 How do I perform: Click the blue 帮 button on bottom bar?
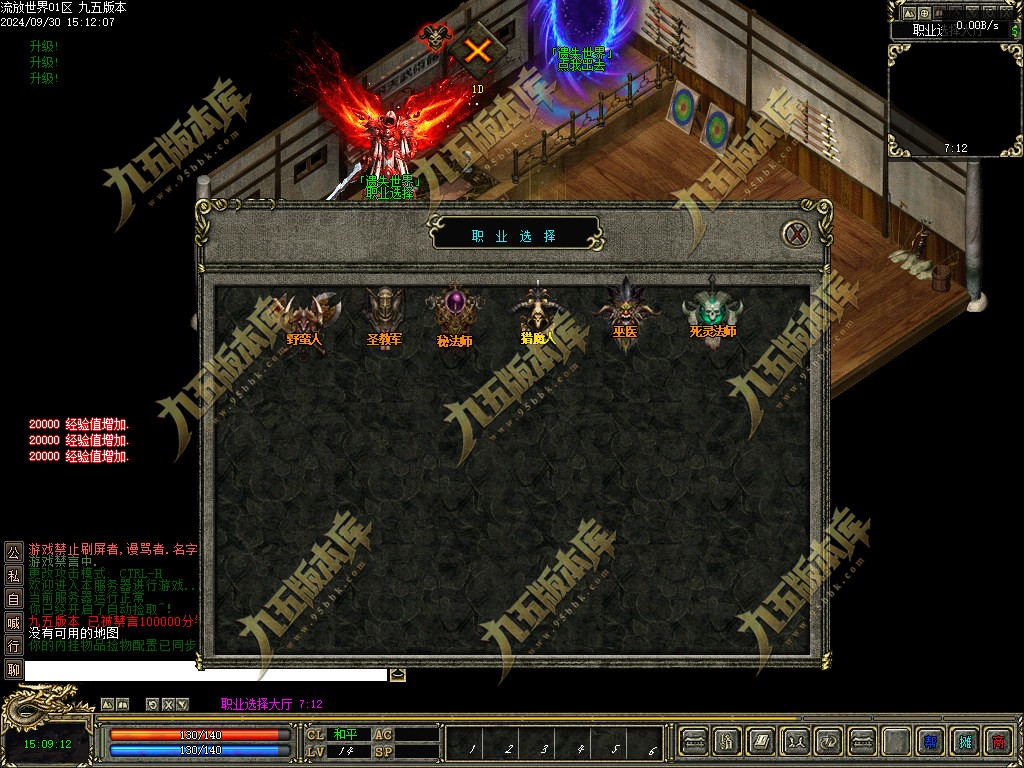click(x=930, y=741)
